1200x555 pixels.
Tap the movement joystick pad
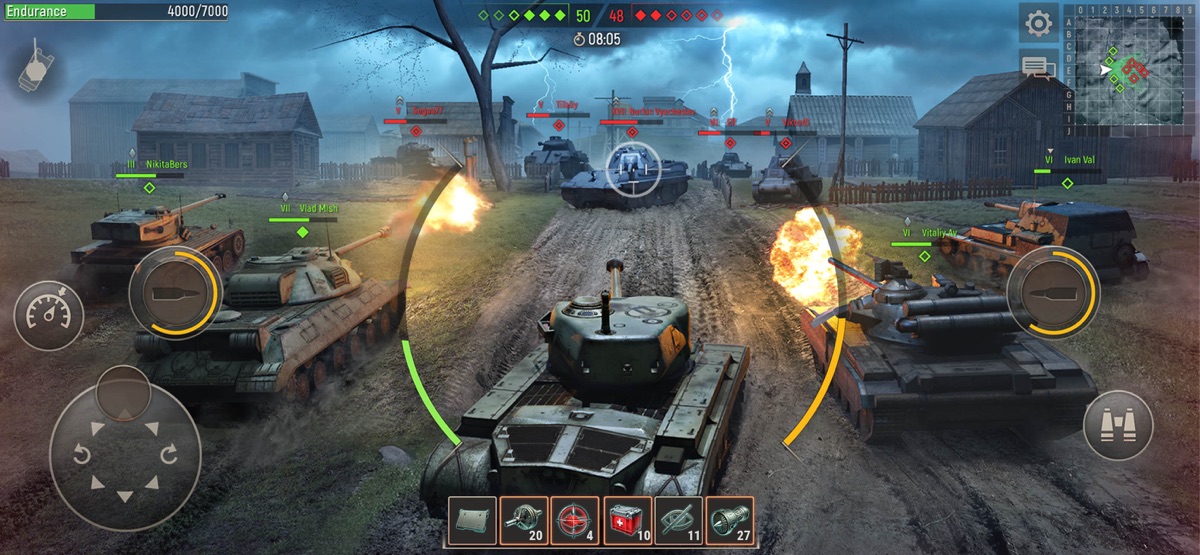click(125, 457)
